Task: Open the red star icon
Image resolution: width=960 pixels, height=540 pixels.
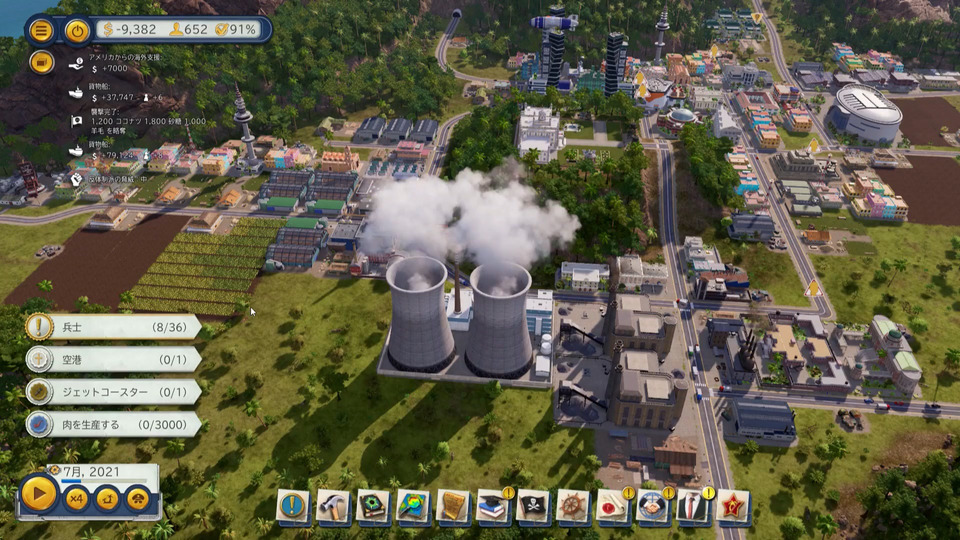Action: (733, 506)
